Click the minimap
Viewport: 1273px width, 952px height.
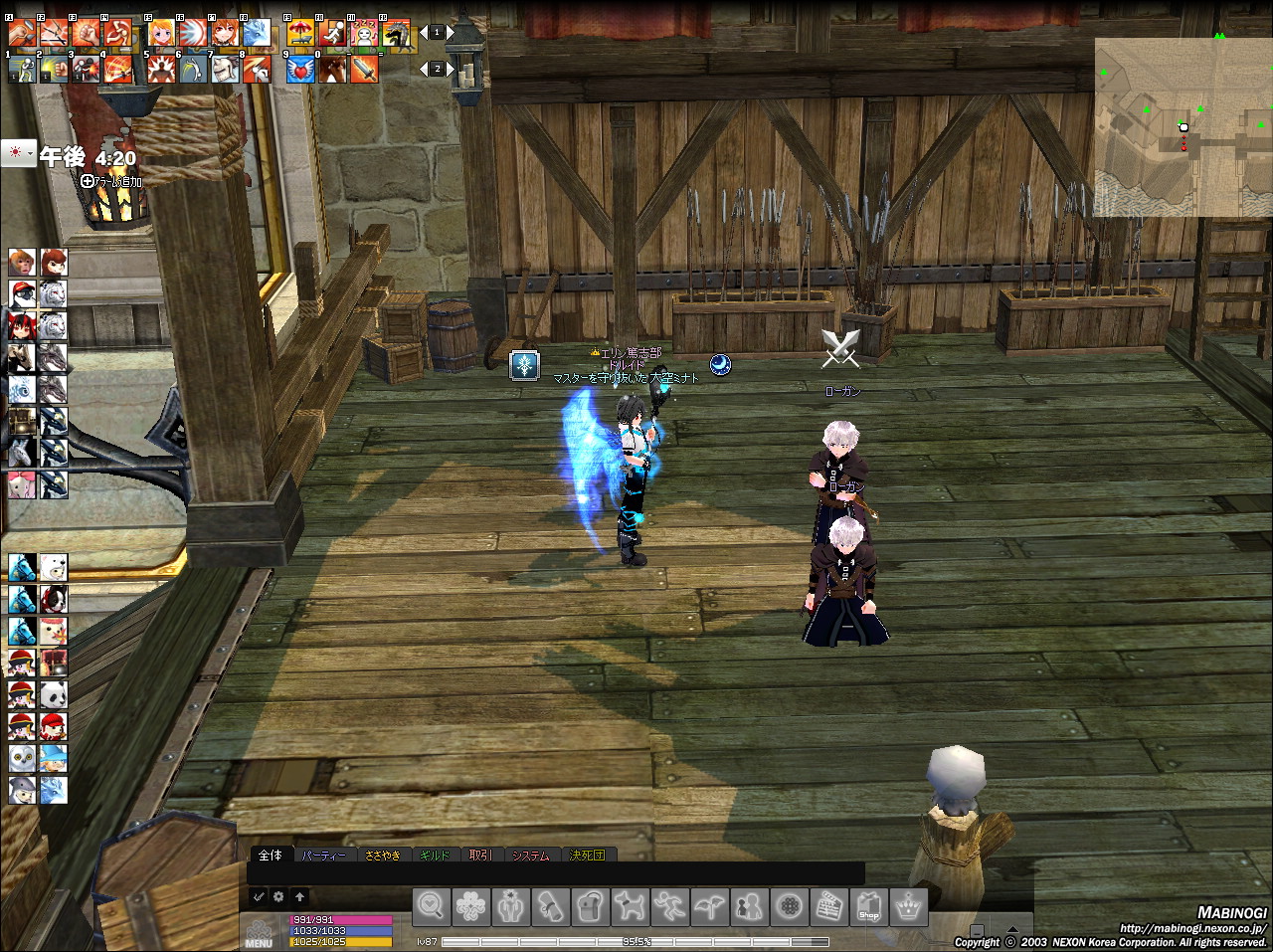pyautogui.click(x=1182, y=127)
